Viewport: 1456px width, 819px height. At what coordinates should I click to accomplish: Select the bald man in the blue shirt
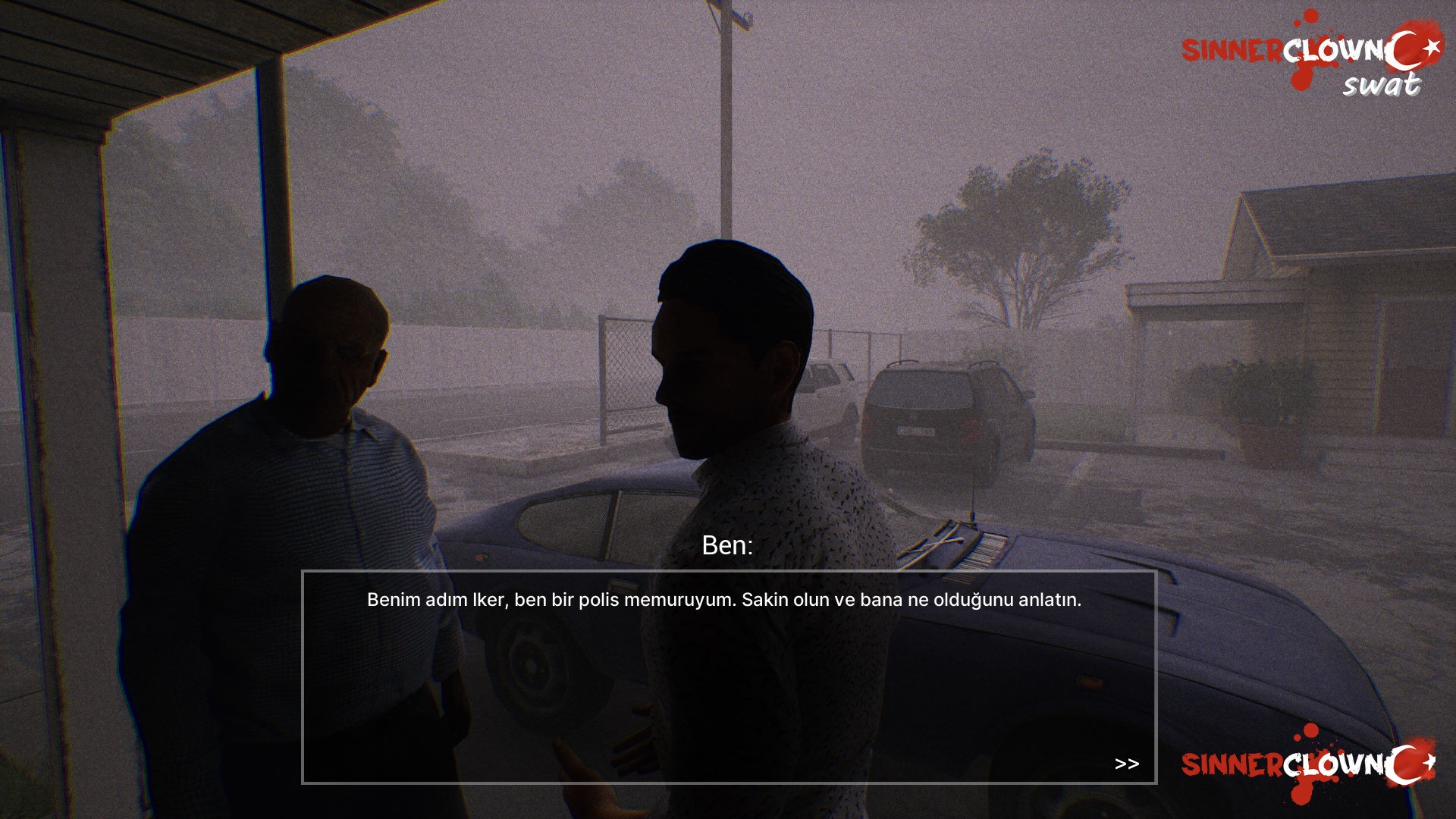303,455
